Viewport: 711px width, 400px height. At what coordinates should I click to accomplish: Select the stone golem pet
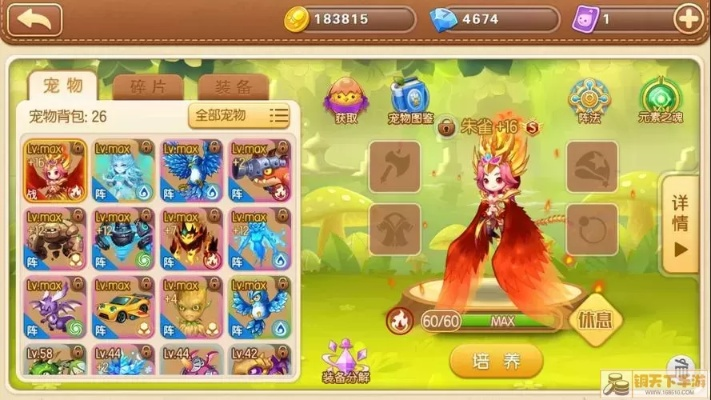click(x=57, y=239)
